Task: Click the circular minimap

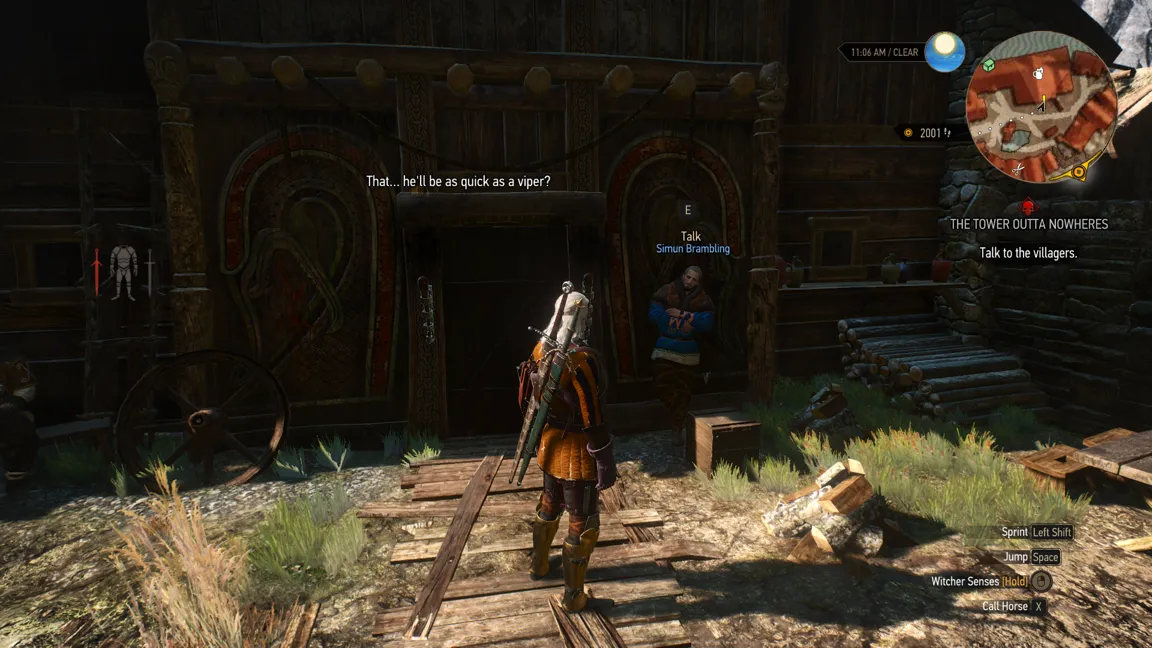Action: pyautogui.click(x=1041, y=107)
